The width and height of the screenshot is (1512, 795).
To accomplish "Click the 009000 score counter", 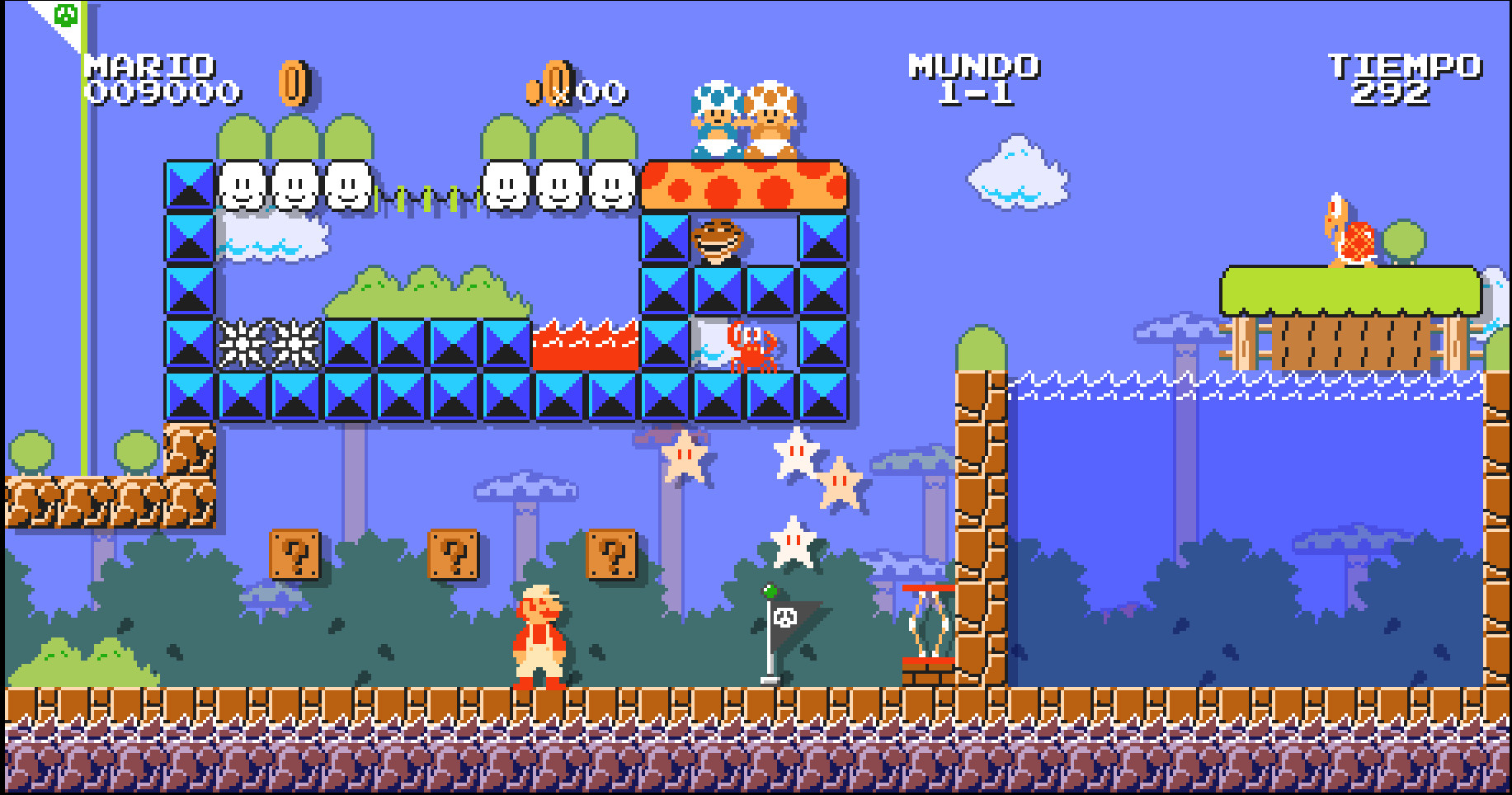I will coord(153,96).
